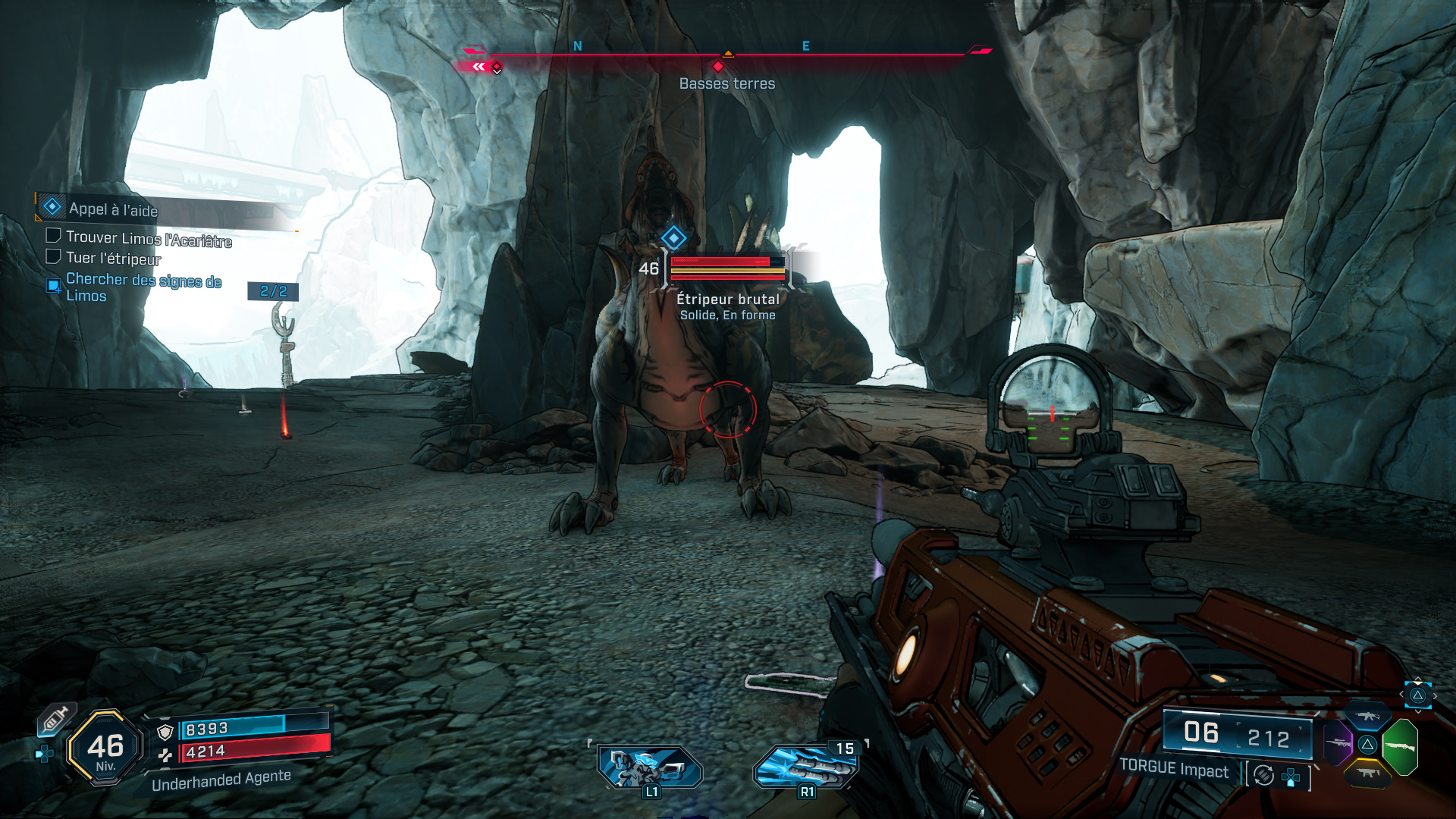Screen dimensions: 1456x819
Task: Click the level 46 octagon badge
Action: point(105,748)
